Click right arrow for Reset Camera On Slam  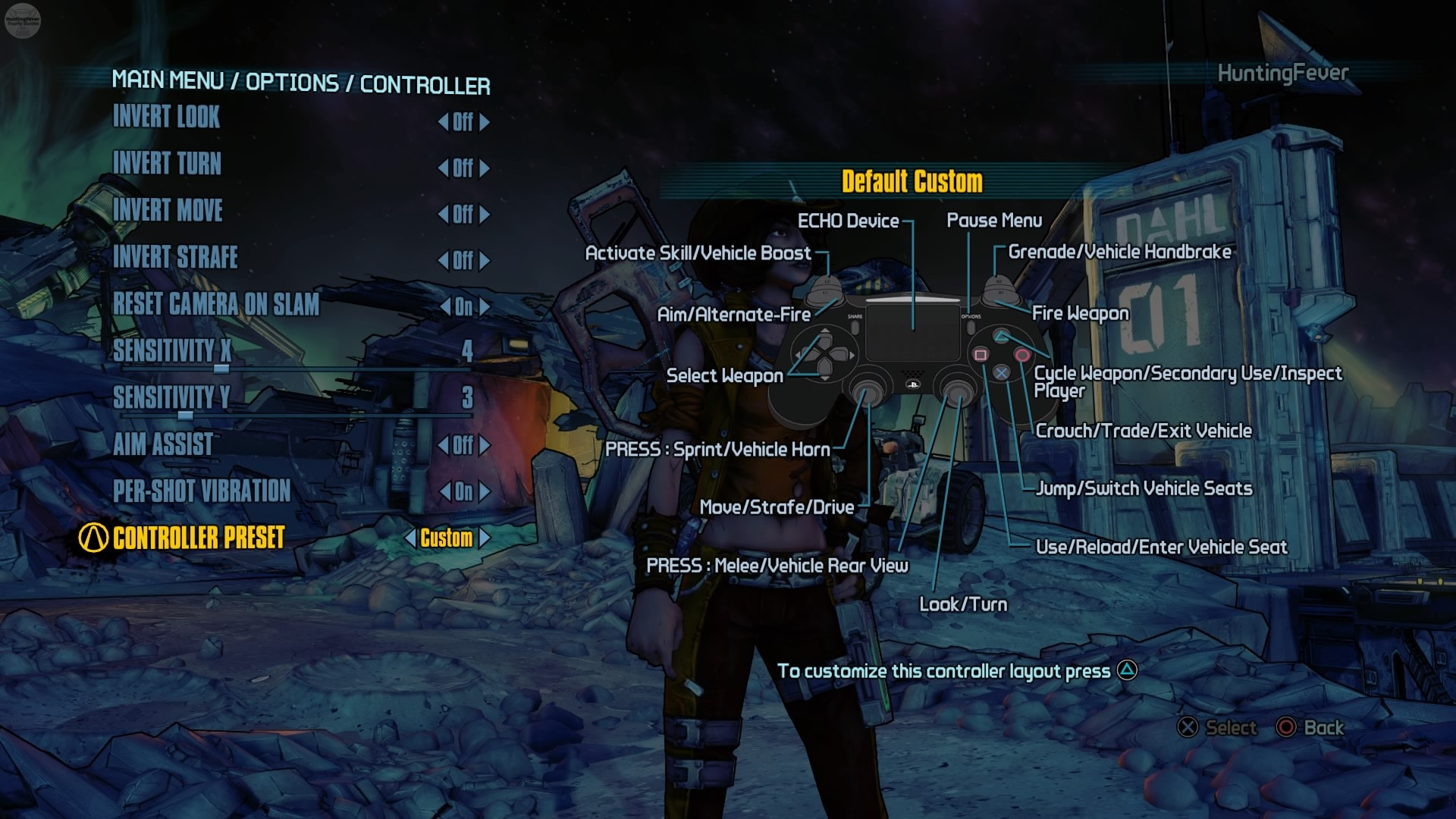pyautogui.click(x=485, y=307)
